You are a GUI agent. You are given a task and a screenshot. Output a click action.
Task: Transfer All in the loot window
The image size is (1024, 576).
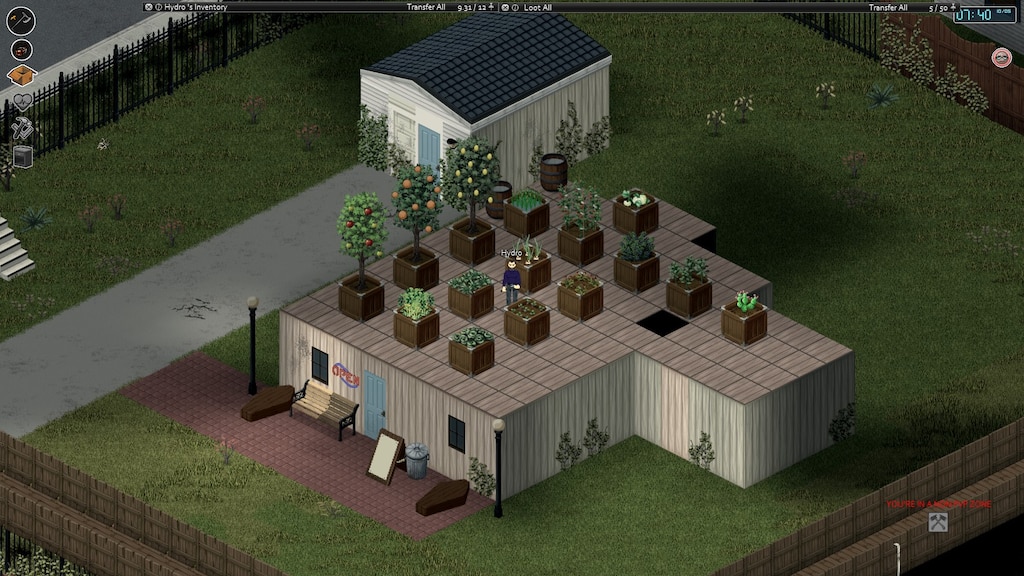click(x=888, y=7)
